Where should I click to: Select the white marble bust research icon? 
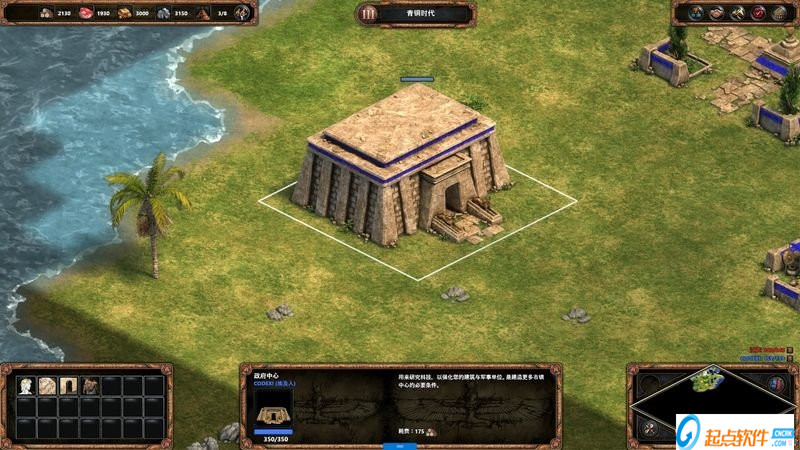coord(25,385)
